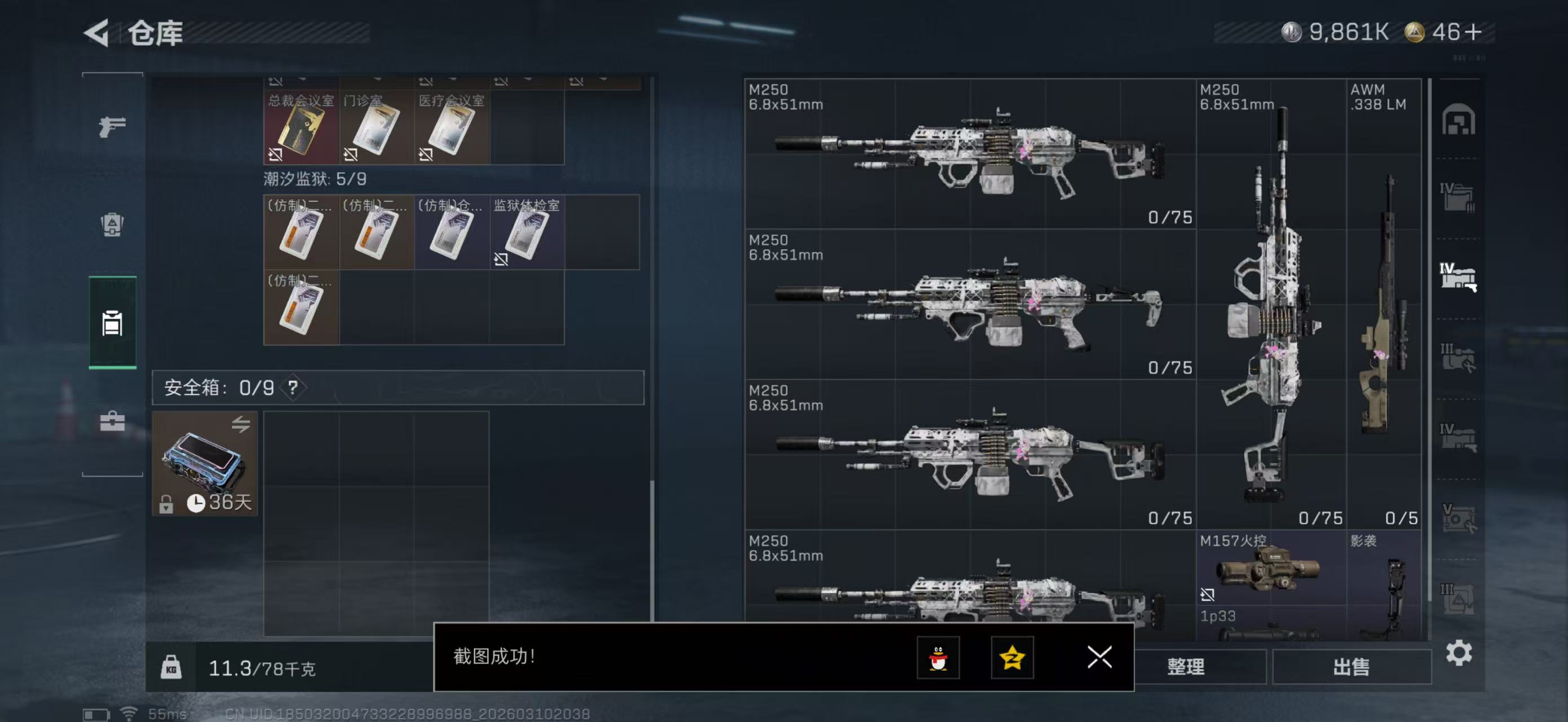This screenshot has width=1568, height=722.
Task: Select the 医疗会议室 keycard
Action: 452,129
